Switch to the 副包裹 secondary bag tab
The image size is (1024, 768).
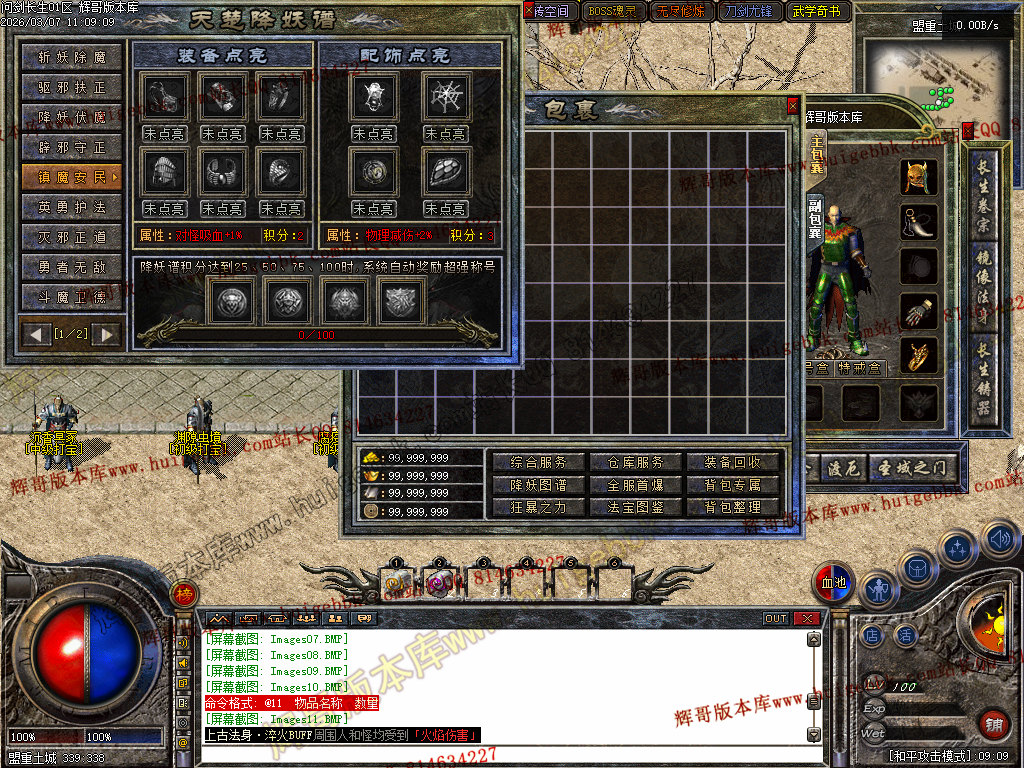pos(815,218)
